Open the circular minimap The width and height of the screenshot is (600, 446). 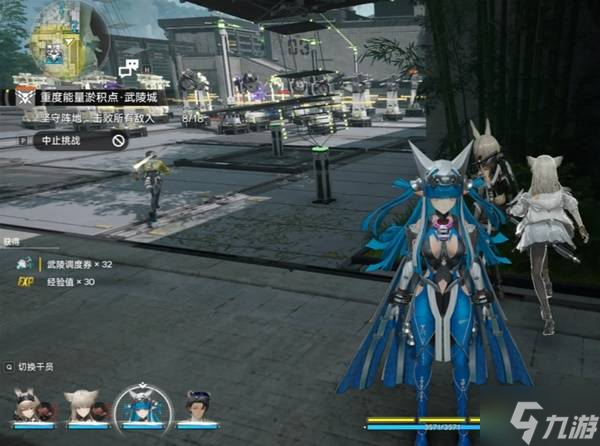tap(60, 43)
